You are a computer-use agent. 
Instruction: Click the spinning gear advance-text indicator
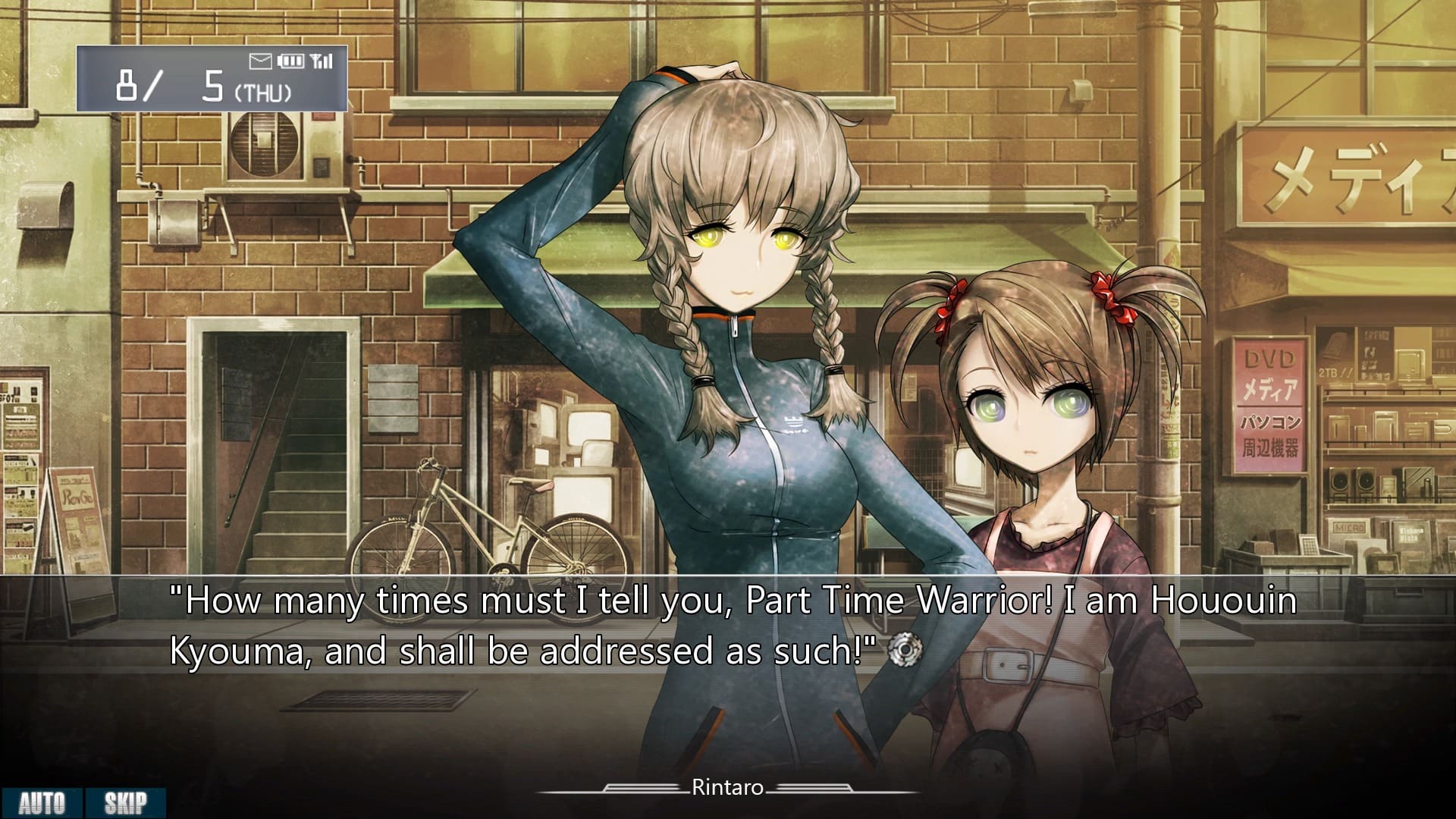pyautogui.click(x=905, y=649)
